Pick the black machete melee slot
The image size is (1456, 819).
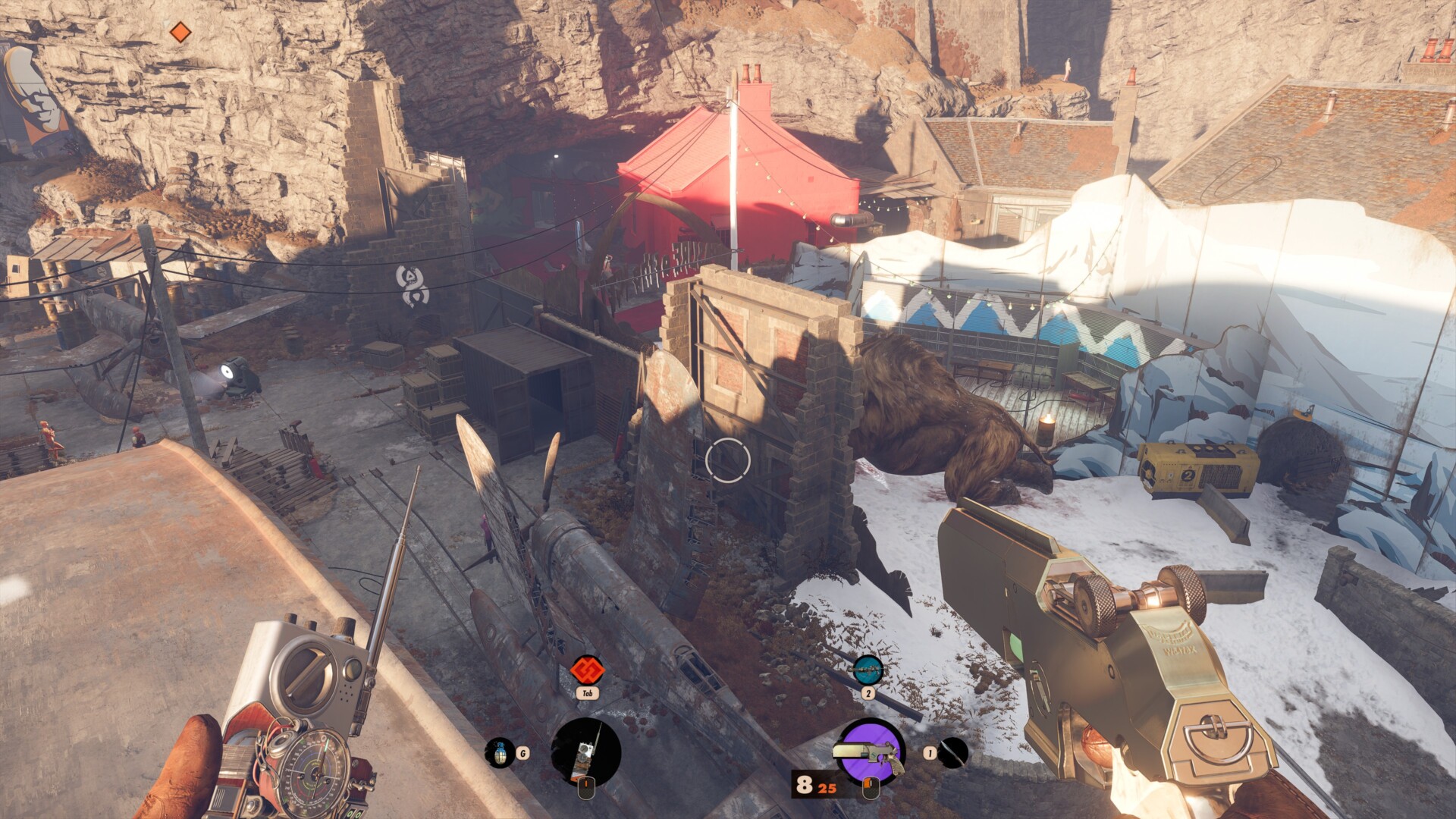click(x=953, y=752)
